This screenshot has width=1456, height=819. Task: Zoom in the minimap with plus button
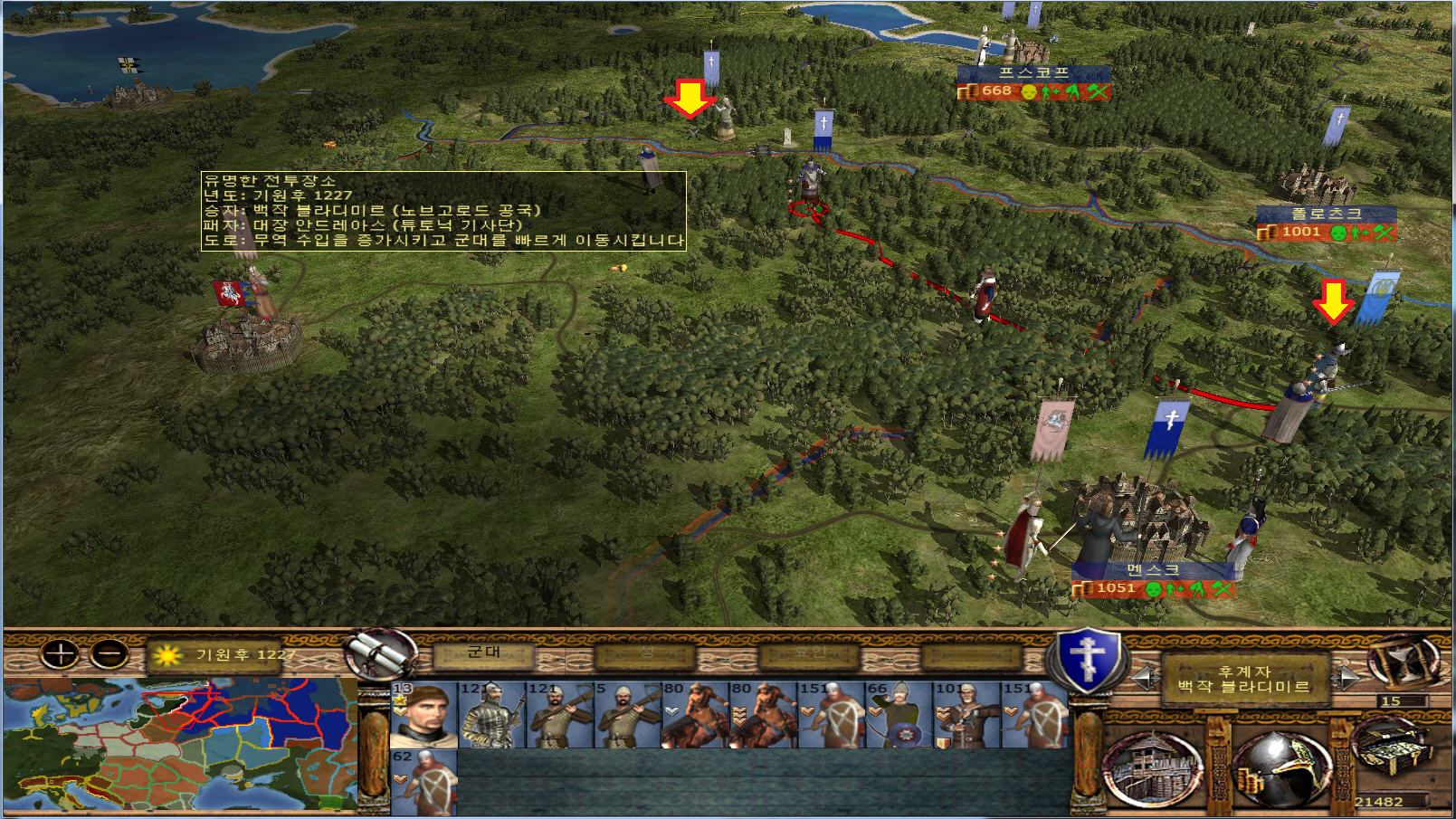[x=61, y=653]
